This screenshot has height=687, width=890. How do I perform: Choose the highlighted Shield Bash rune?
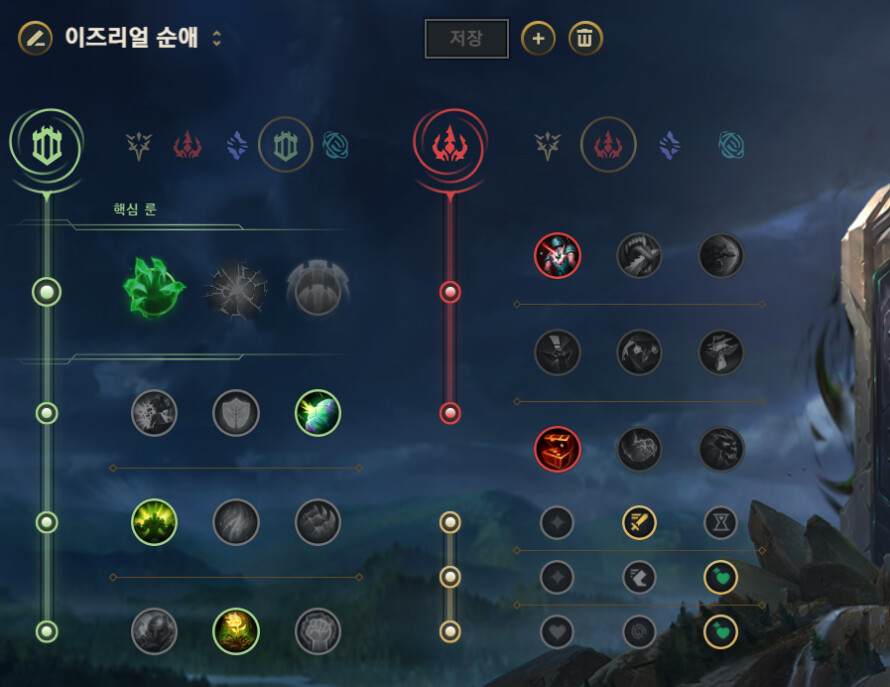[x=318, y=413]
